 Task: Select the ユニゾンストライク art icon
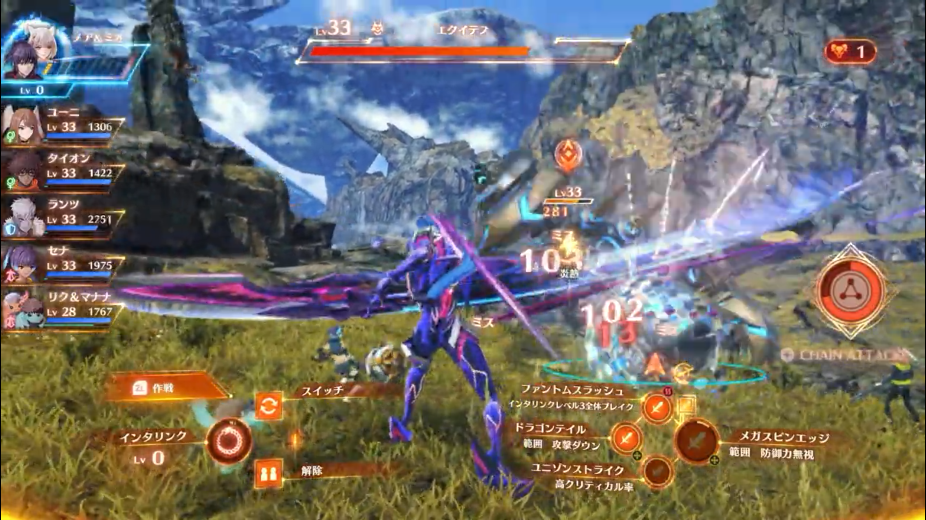tap(656, 470)
